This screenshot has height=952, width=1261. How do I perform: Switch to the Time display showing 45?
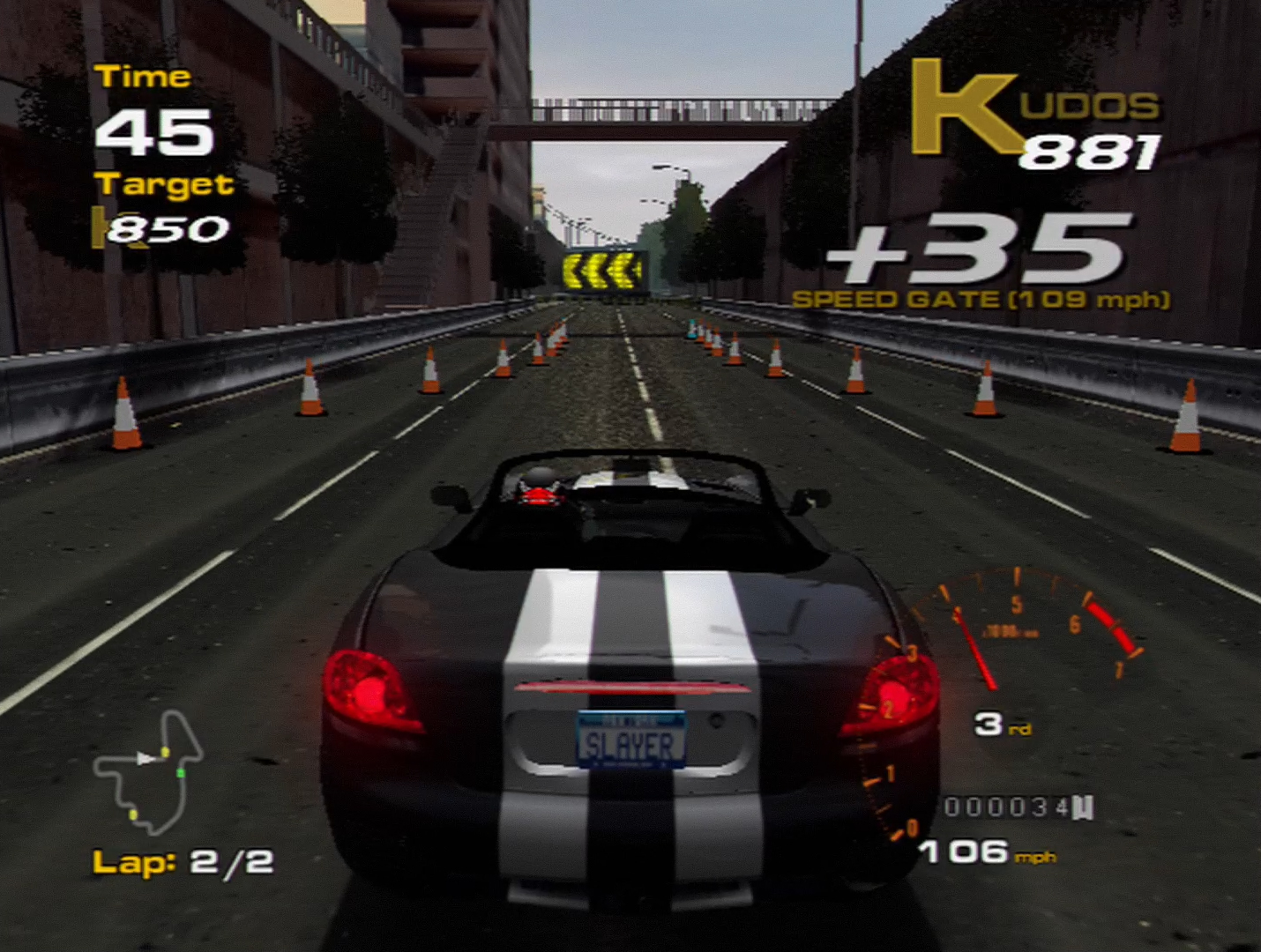(154, 128)
